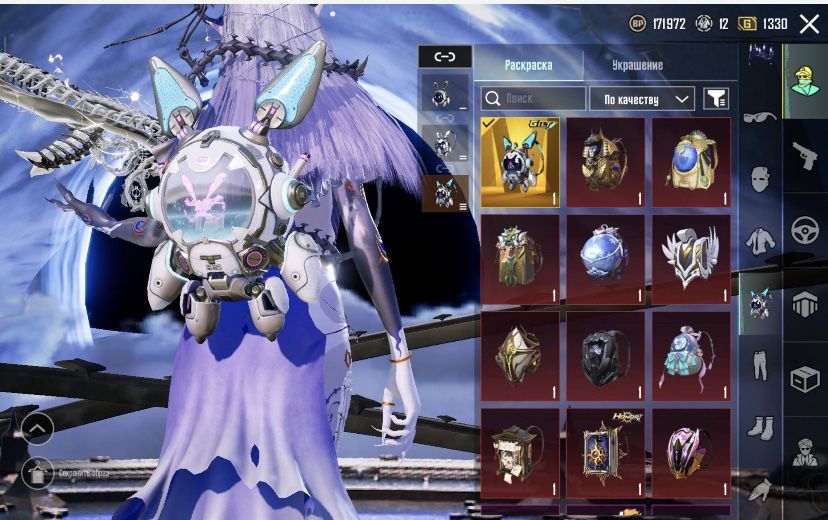The image size is (828, 520).
Task: Show the pants clothing category
Action: (x=759, y=366)
